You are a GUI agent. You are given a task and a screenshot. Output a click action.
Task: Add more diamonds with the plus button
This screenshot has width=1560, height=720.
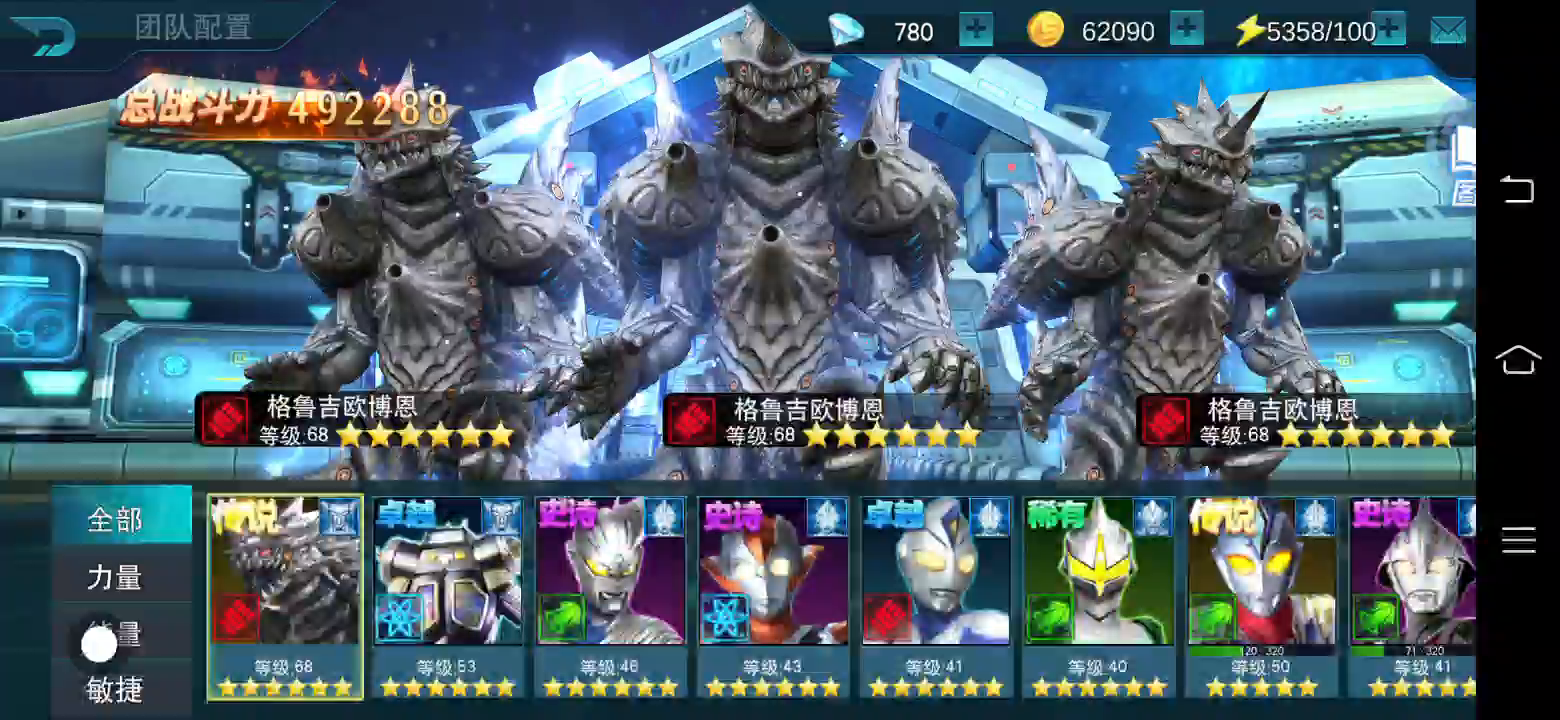[x=976, y=30]
